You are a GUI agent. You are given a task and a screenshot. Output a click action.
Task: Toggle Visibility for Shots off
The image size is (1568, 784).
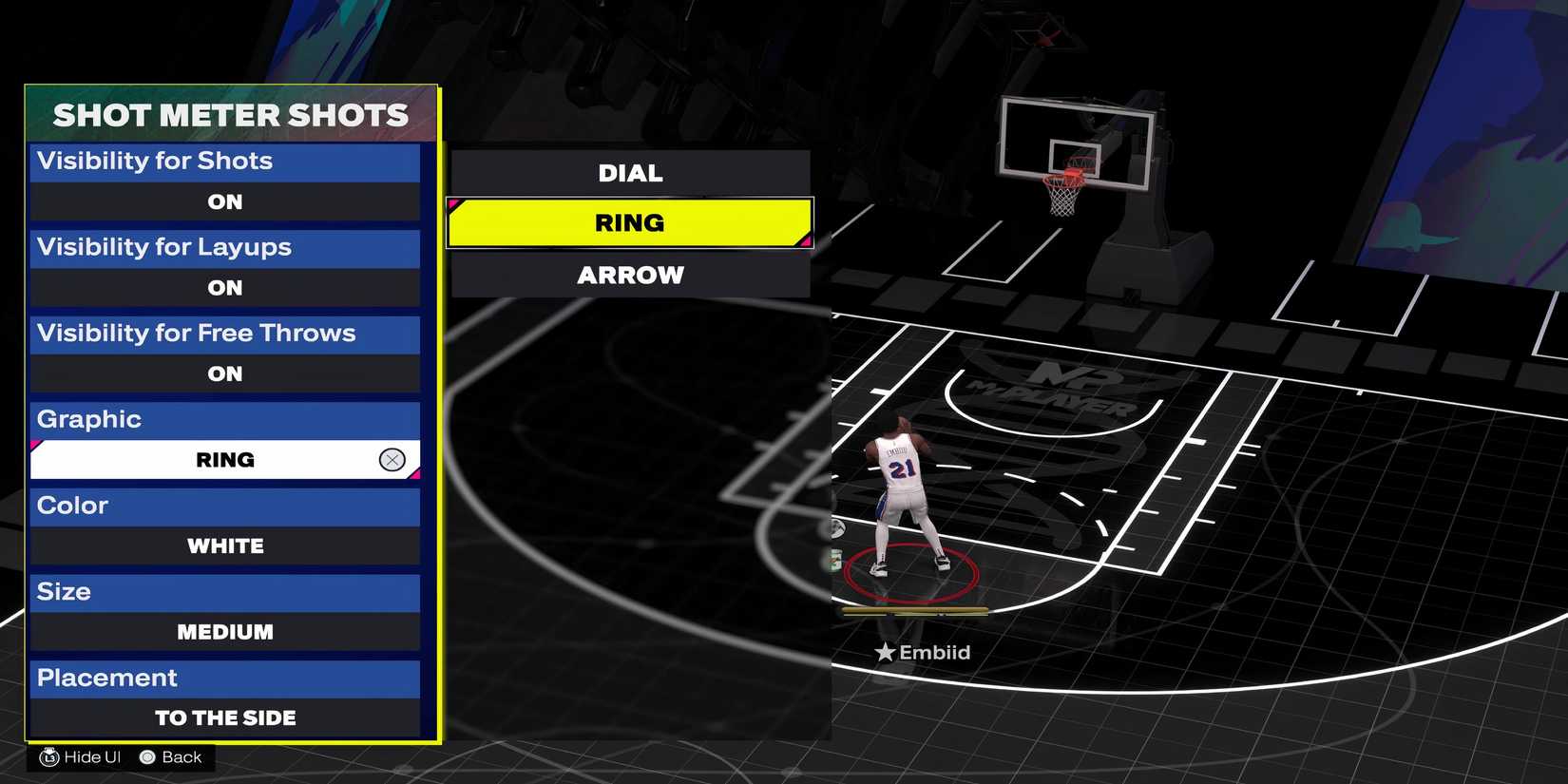[224, 201]
